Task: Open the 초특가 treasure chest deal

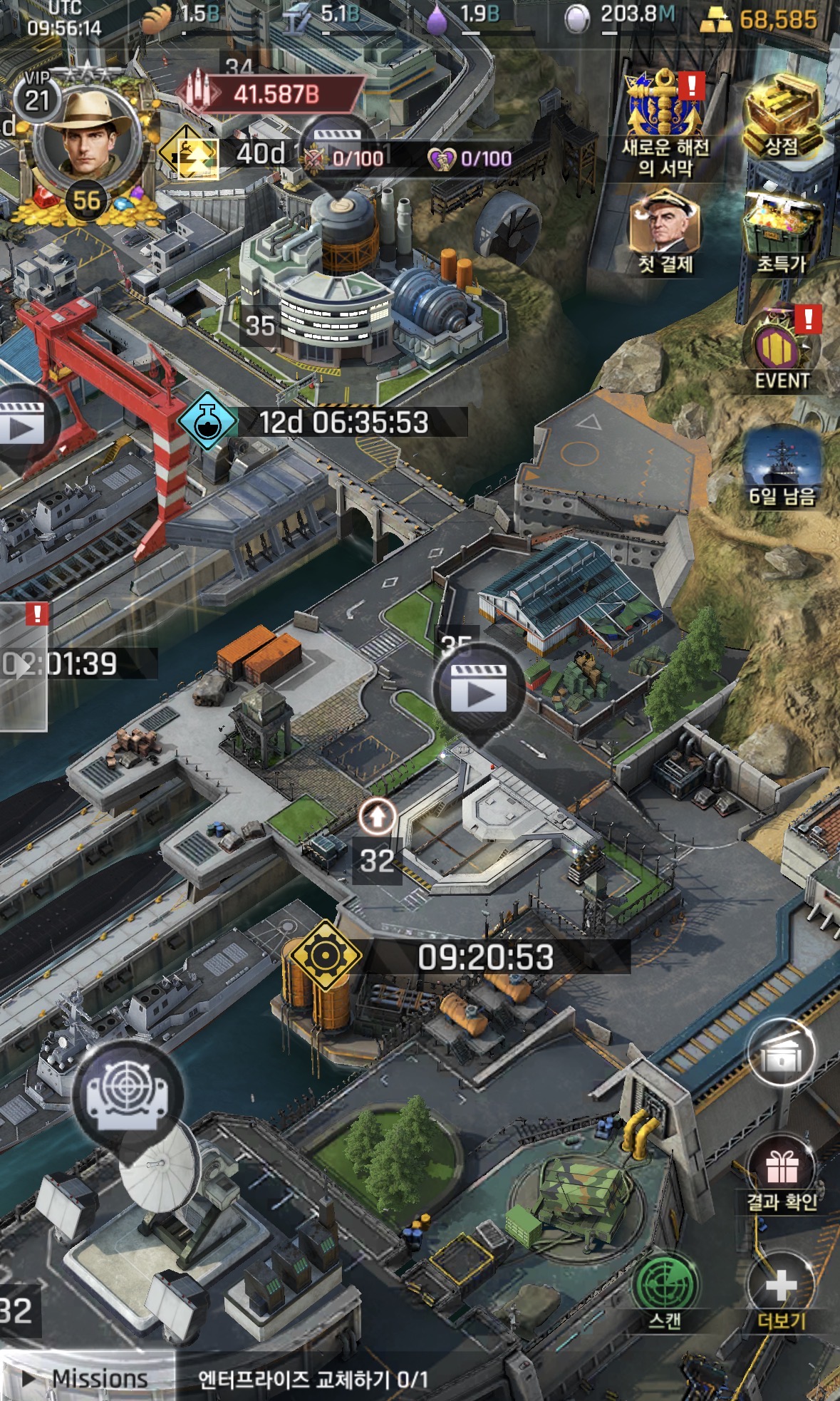Action: coord(782,233)
